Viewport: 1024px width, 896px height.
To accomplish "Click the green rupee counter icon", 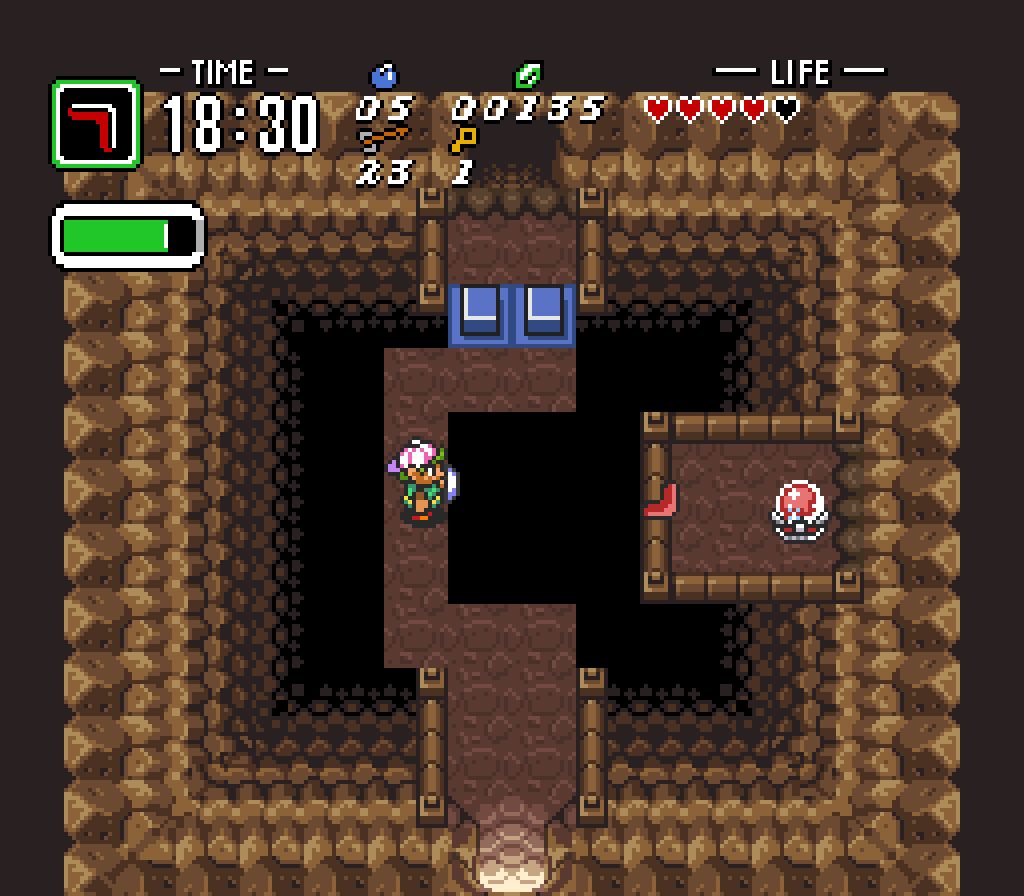I will [527, 75].
